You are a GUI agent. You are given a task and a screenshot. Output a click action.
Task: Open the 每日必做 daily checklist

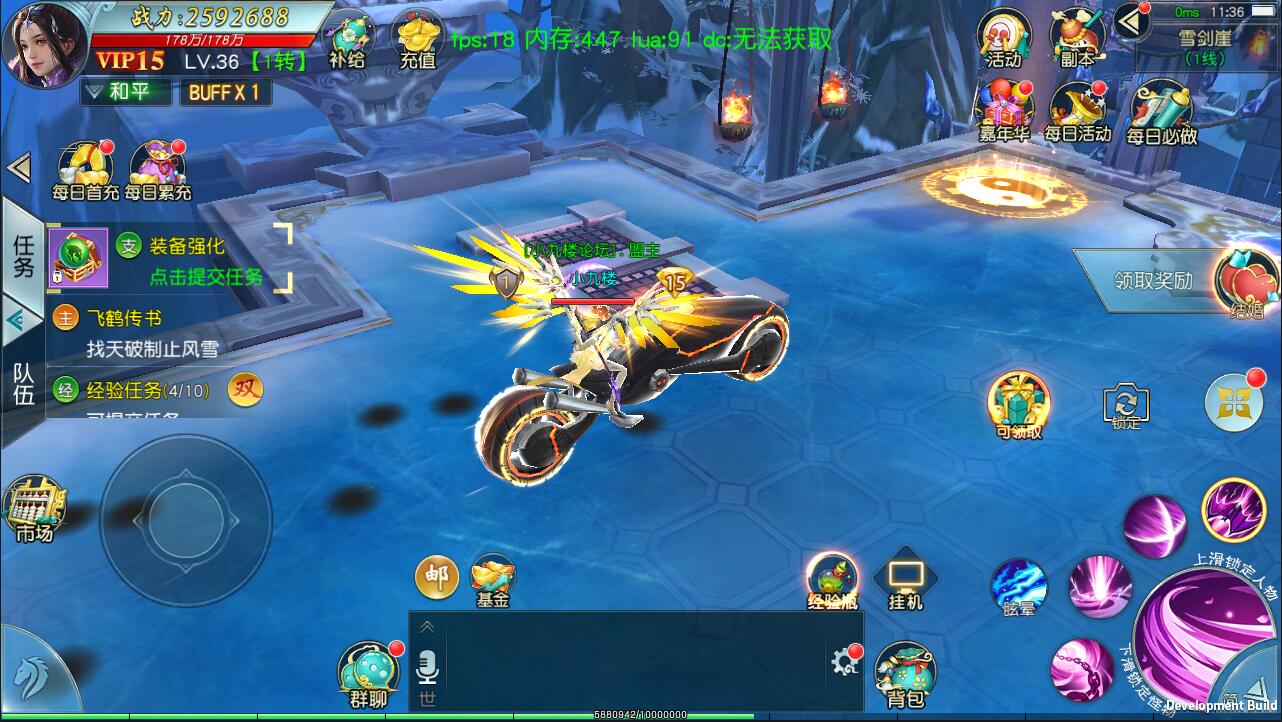tap(1161, 112)
